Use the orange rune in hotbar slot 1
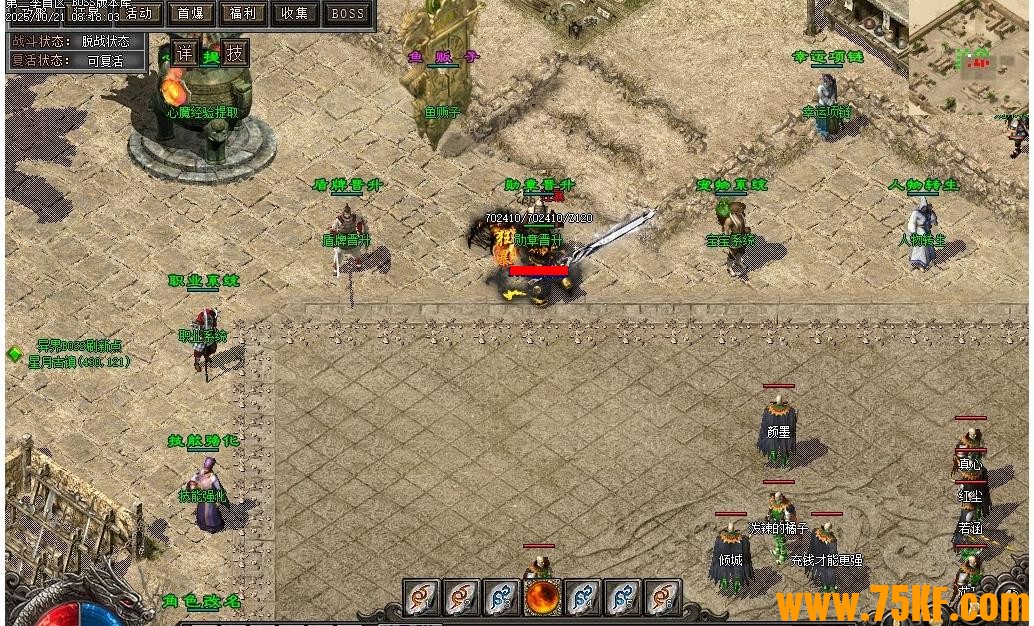The height and width of the screenshot is (626, 1034). pyautogui.click(x=422, y=598)
